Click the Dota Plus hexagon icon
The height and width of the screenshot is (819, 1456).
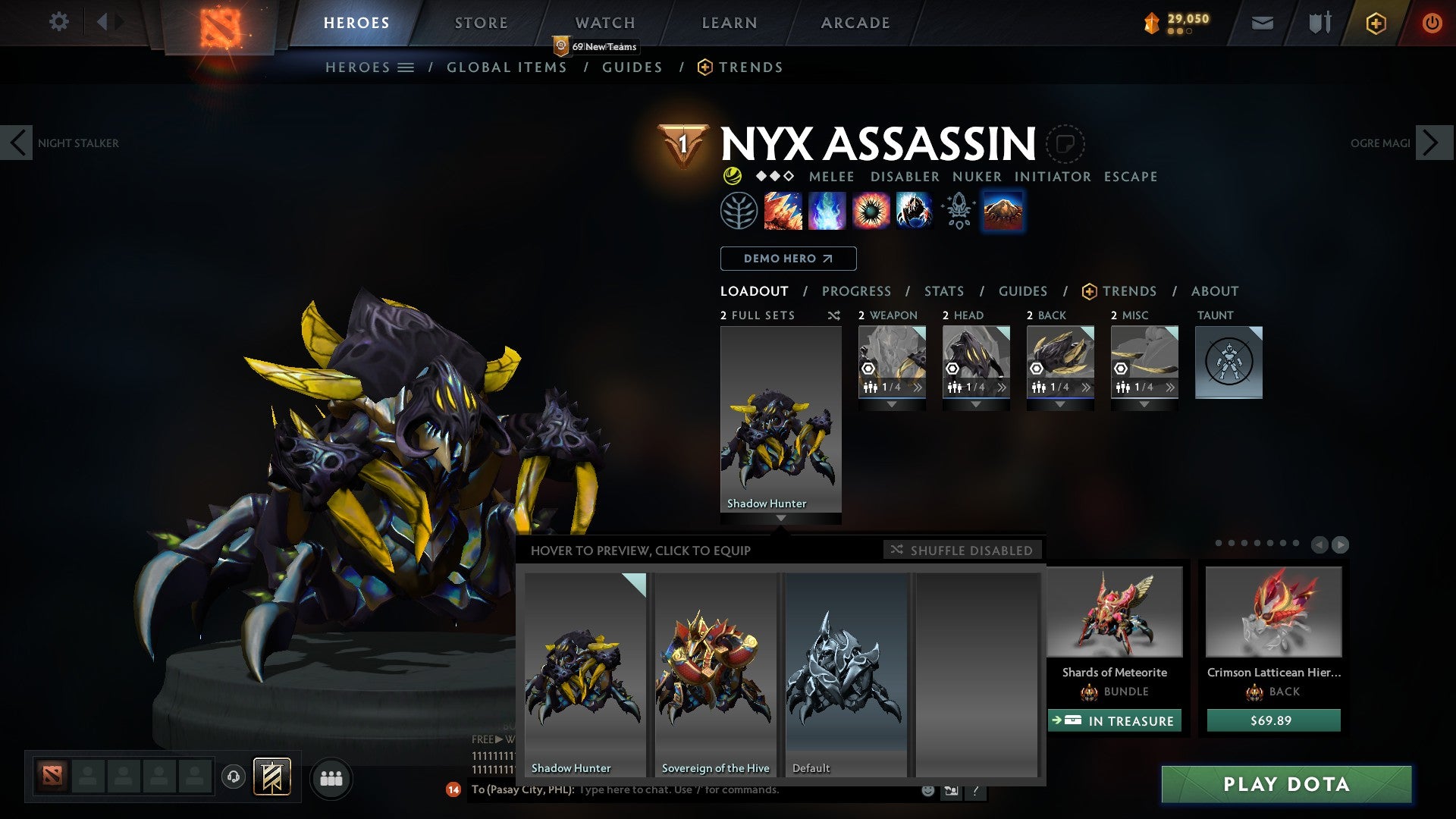(1377, 23)
